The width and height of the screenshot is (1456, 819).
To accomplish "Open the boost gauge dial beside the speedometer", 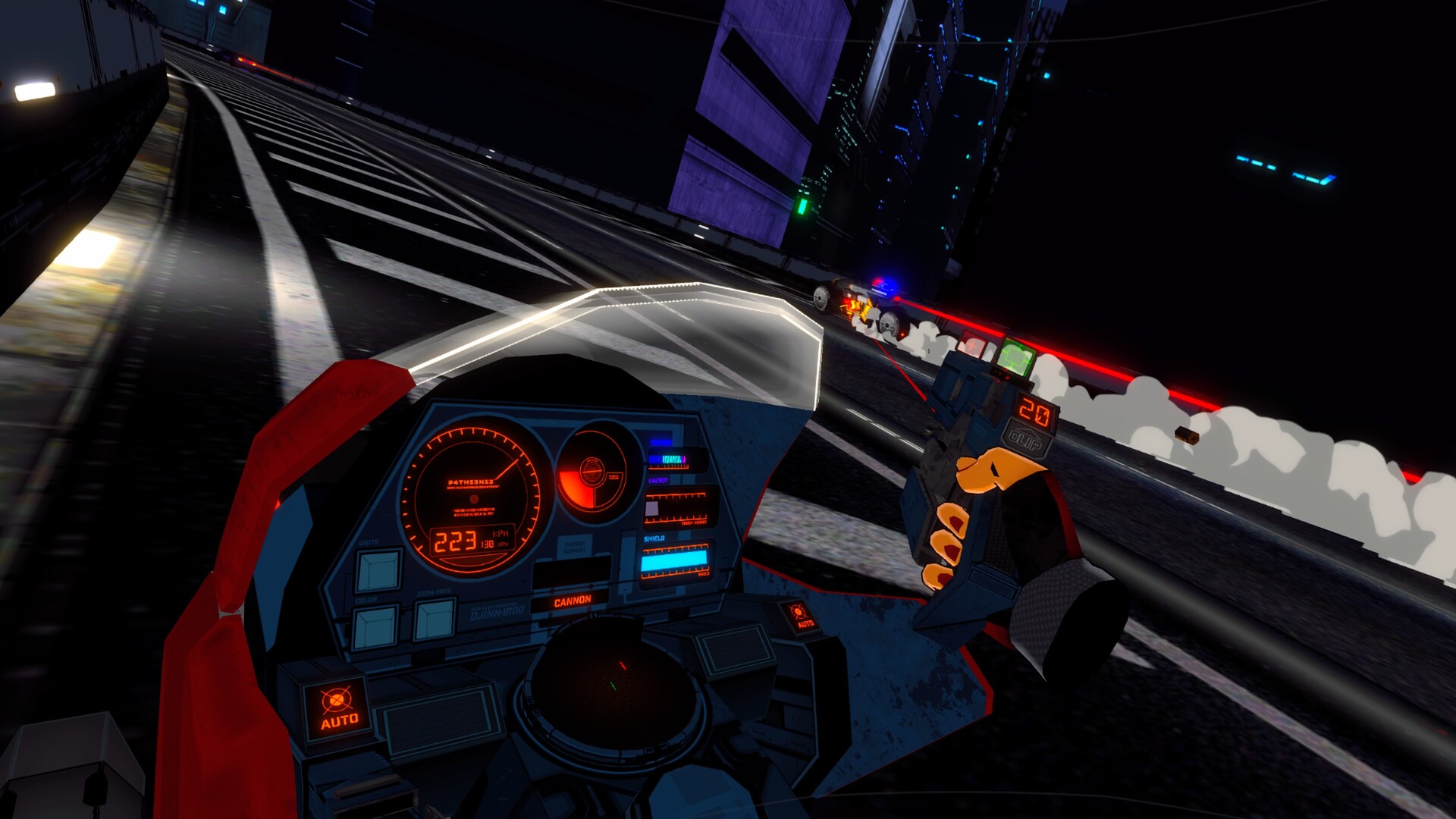I will pos(592,472).
